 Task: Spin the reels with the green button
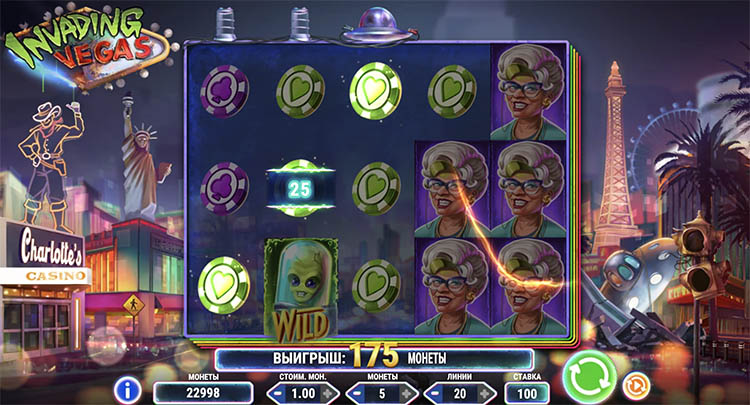[x=588, y=377]
